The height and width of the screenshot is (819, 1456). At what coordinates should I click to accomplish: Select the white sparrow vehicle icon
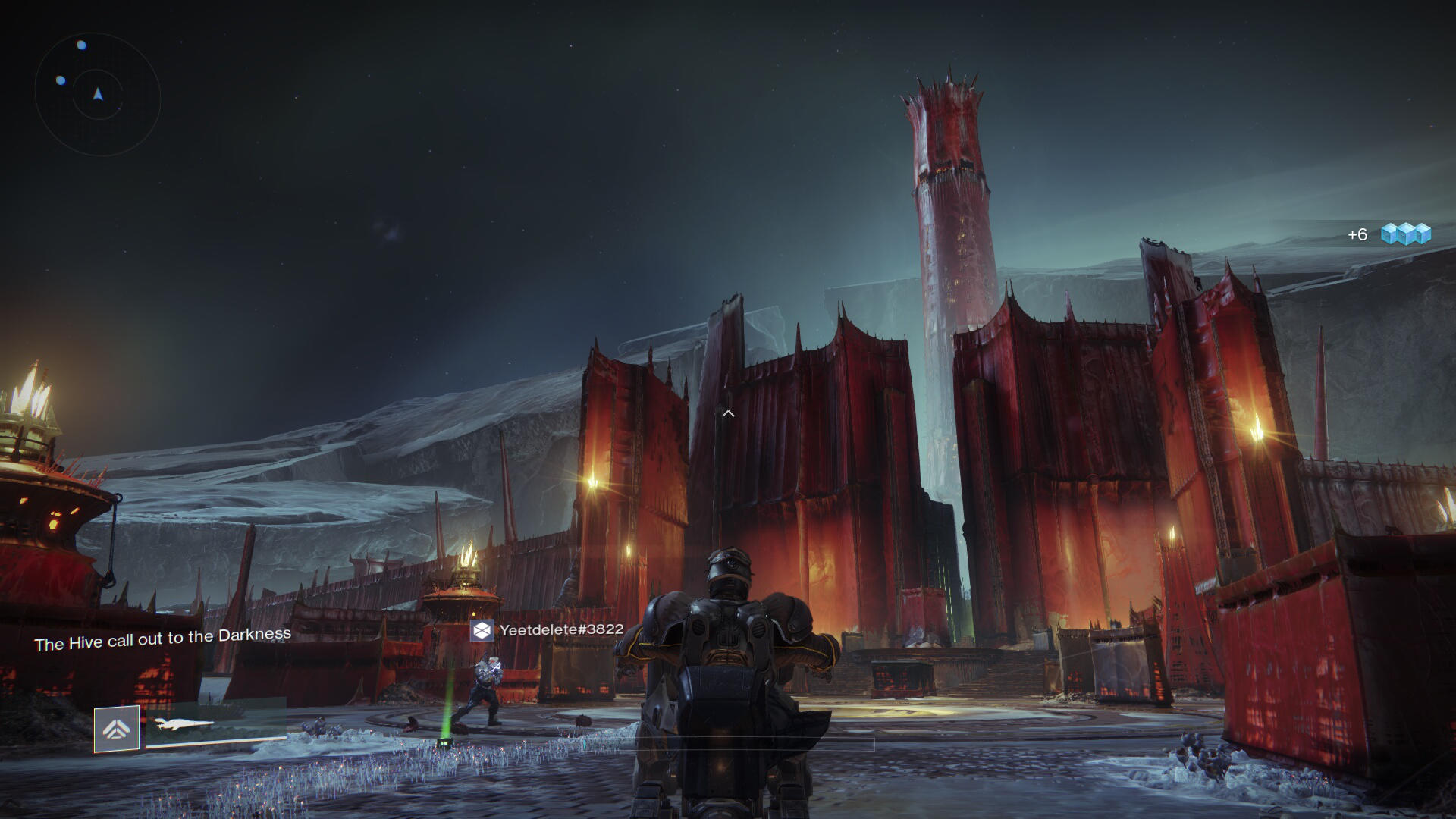[184, 725]
